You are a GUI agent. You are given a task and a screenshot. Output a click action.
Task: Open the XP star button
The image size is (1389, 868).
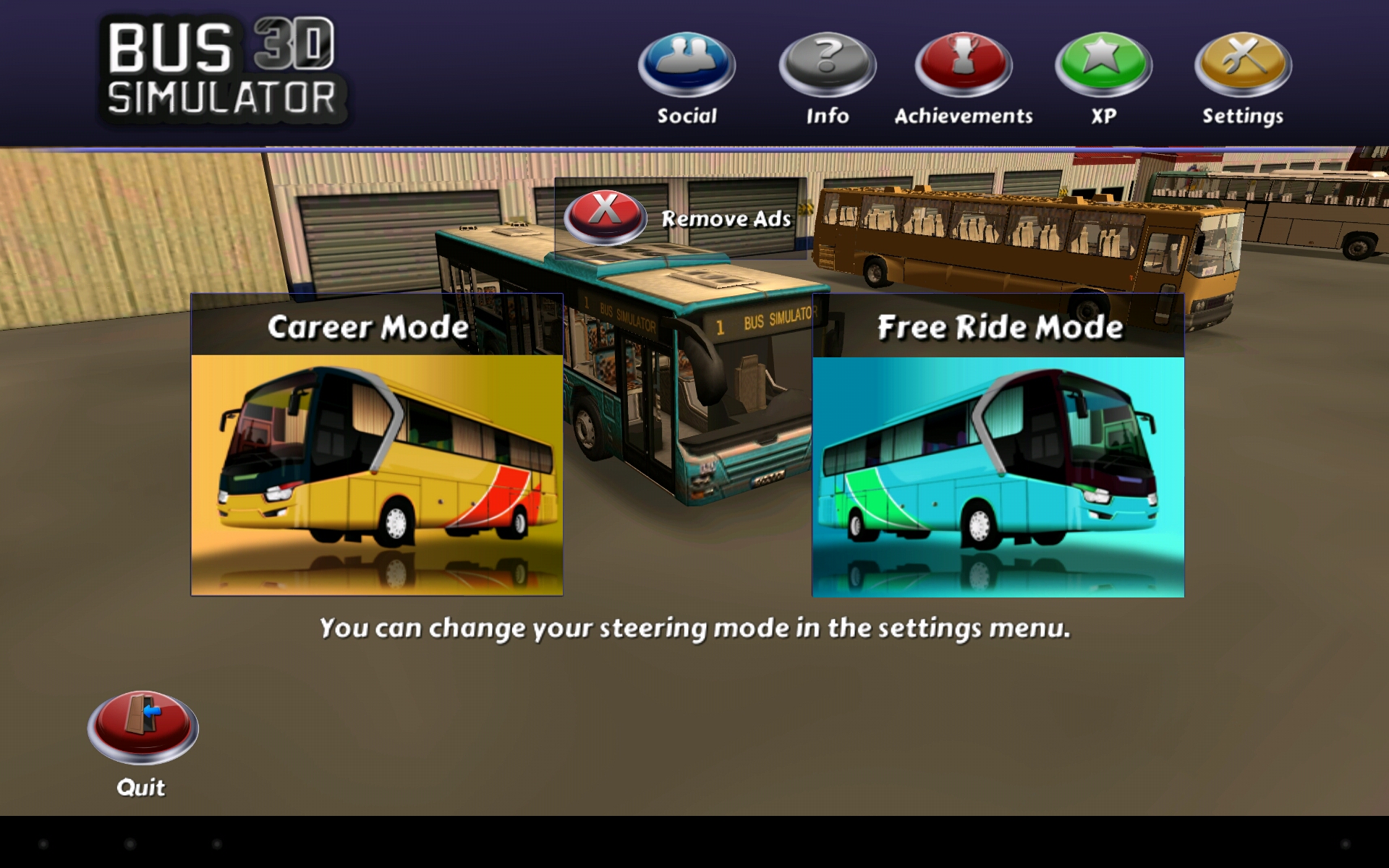[1103, 65]
